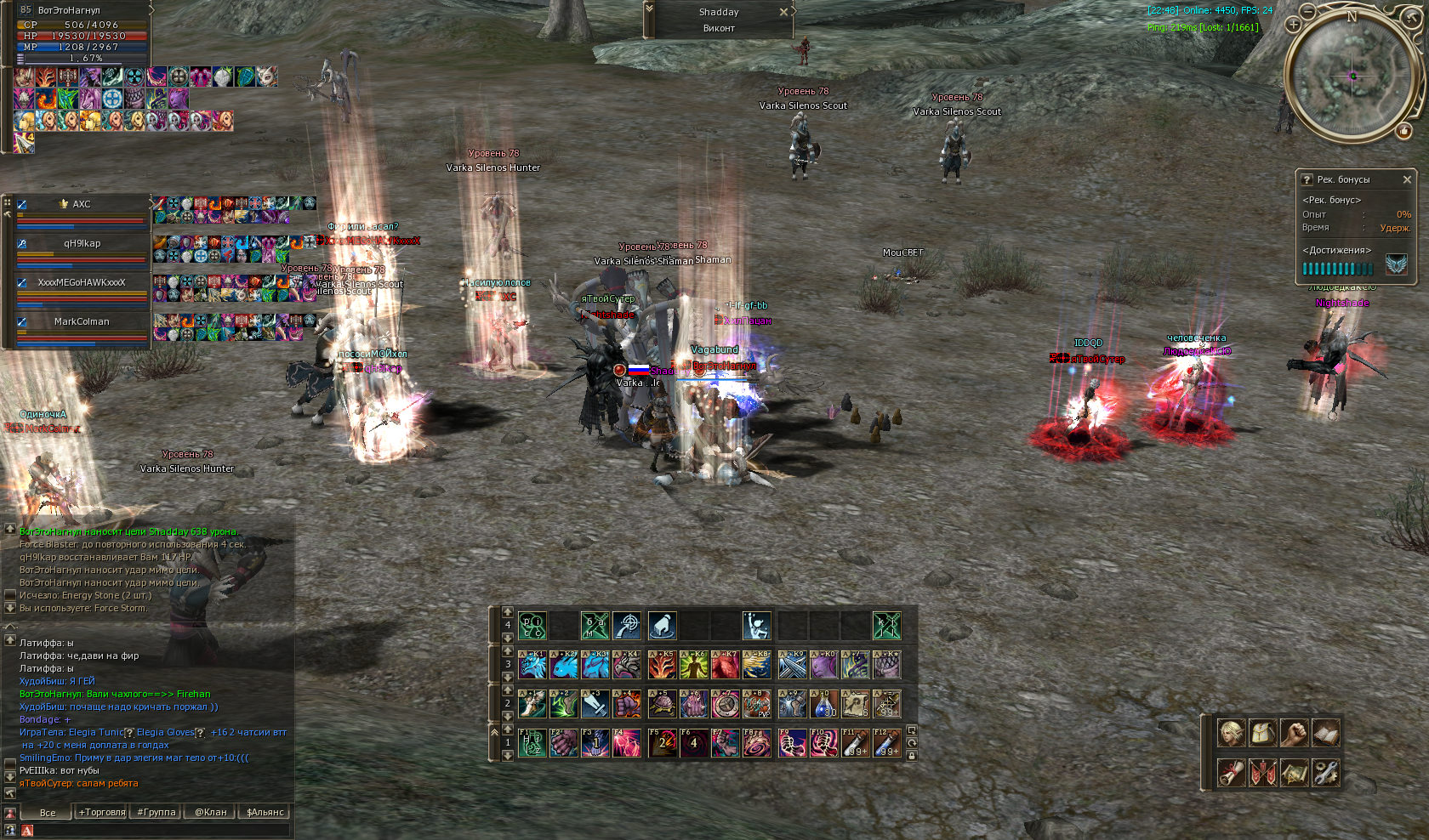Viewport: 1429px width, 840px height.
Task: Close the Рек. бонусы panel
Action: pos(1407,179)
